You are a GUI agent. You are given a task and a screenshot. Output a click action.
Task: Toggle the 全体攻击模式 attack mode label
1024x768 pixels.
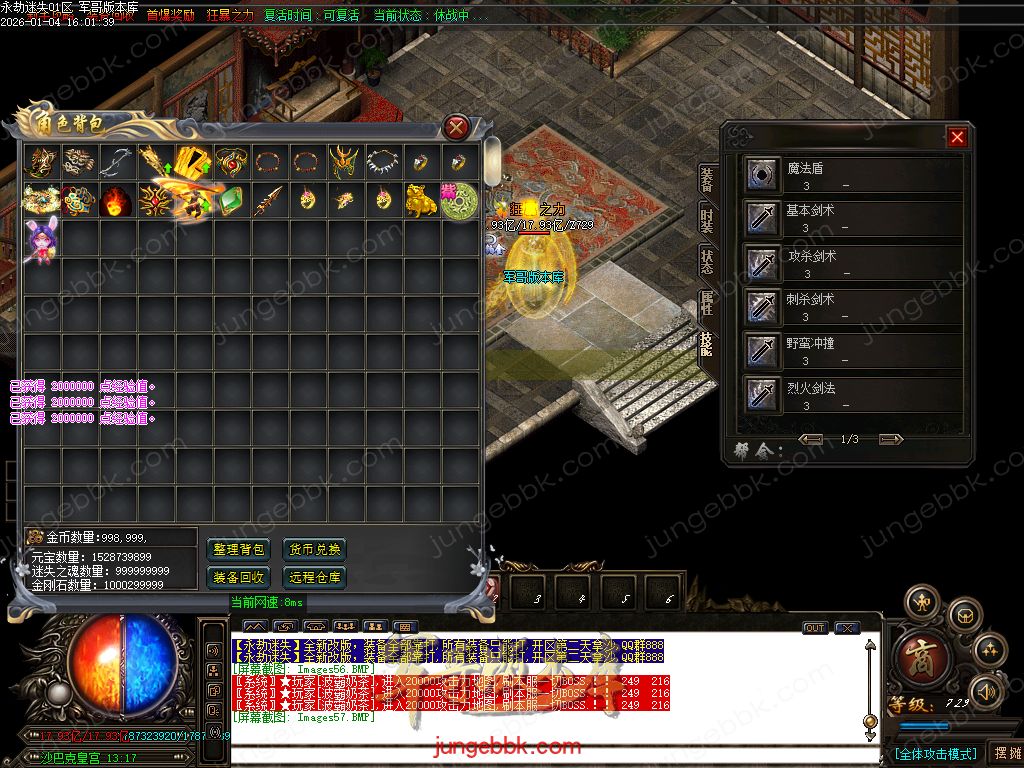tap(935, 753)
